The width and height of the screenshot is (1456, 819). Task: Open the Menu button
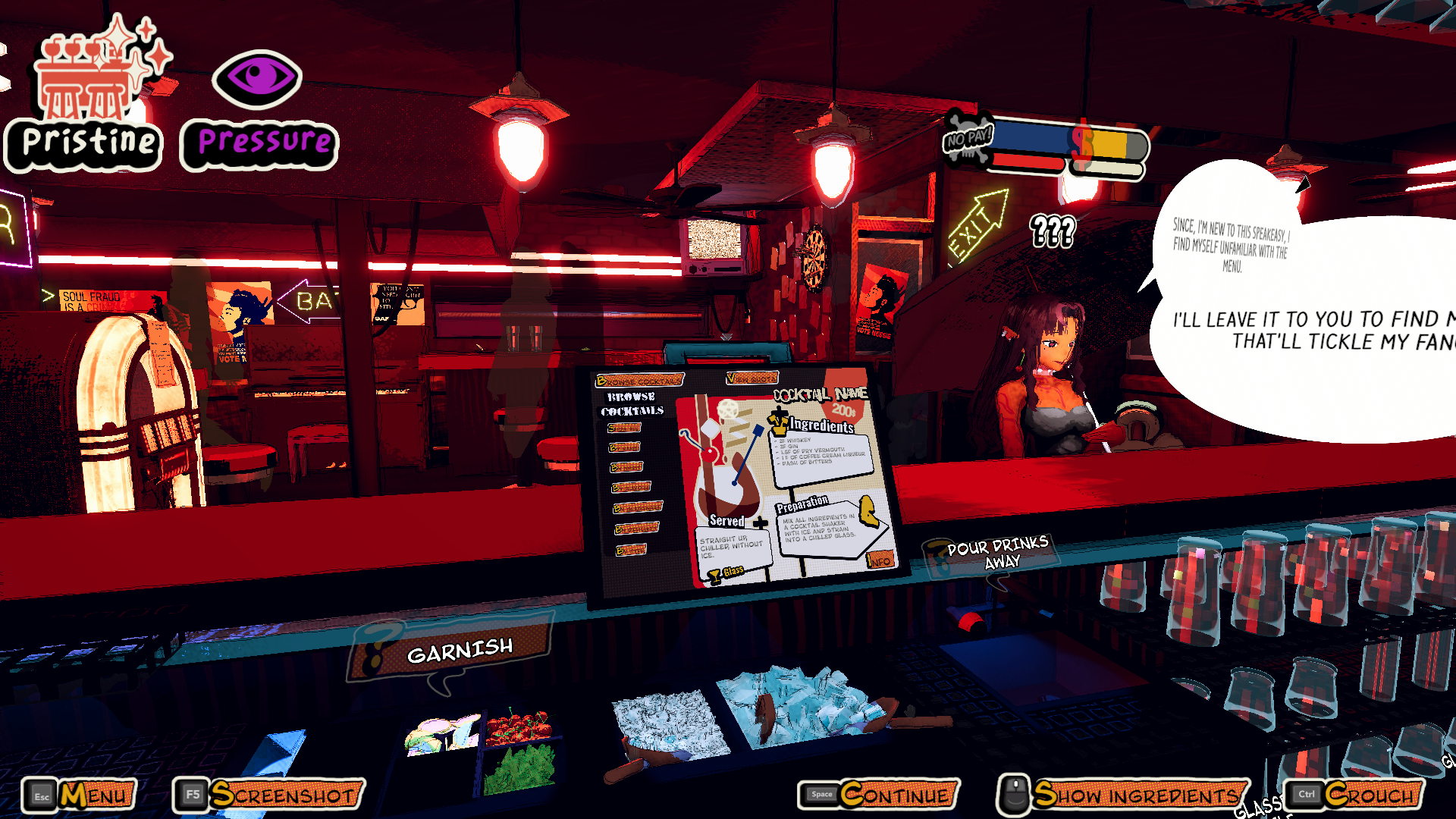click(80, 795)
